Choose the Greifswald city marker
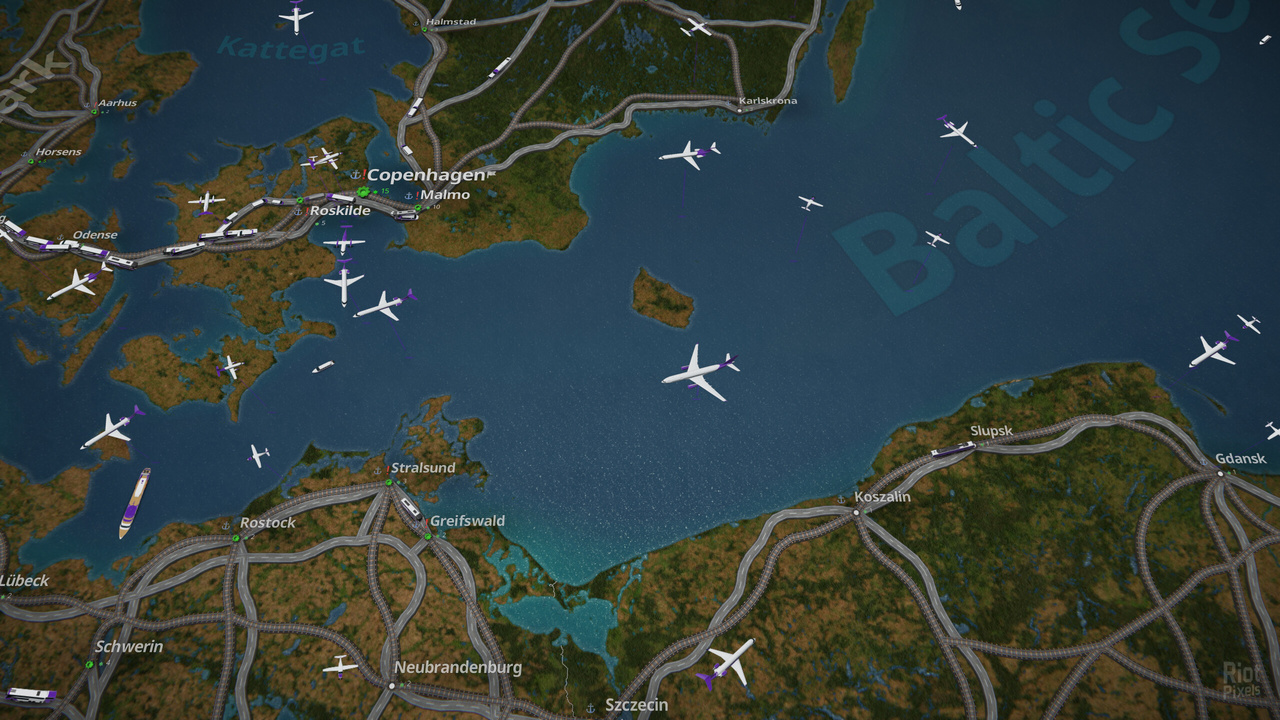This screenshot has width=1280, height=720. point(427,536)
